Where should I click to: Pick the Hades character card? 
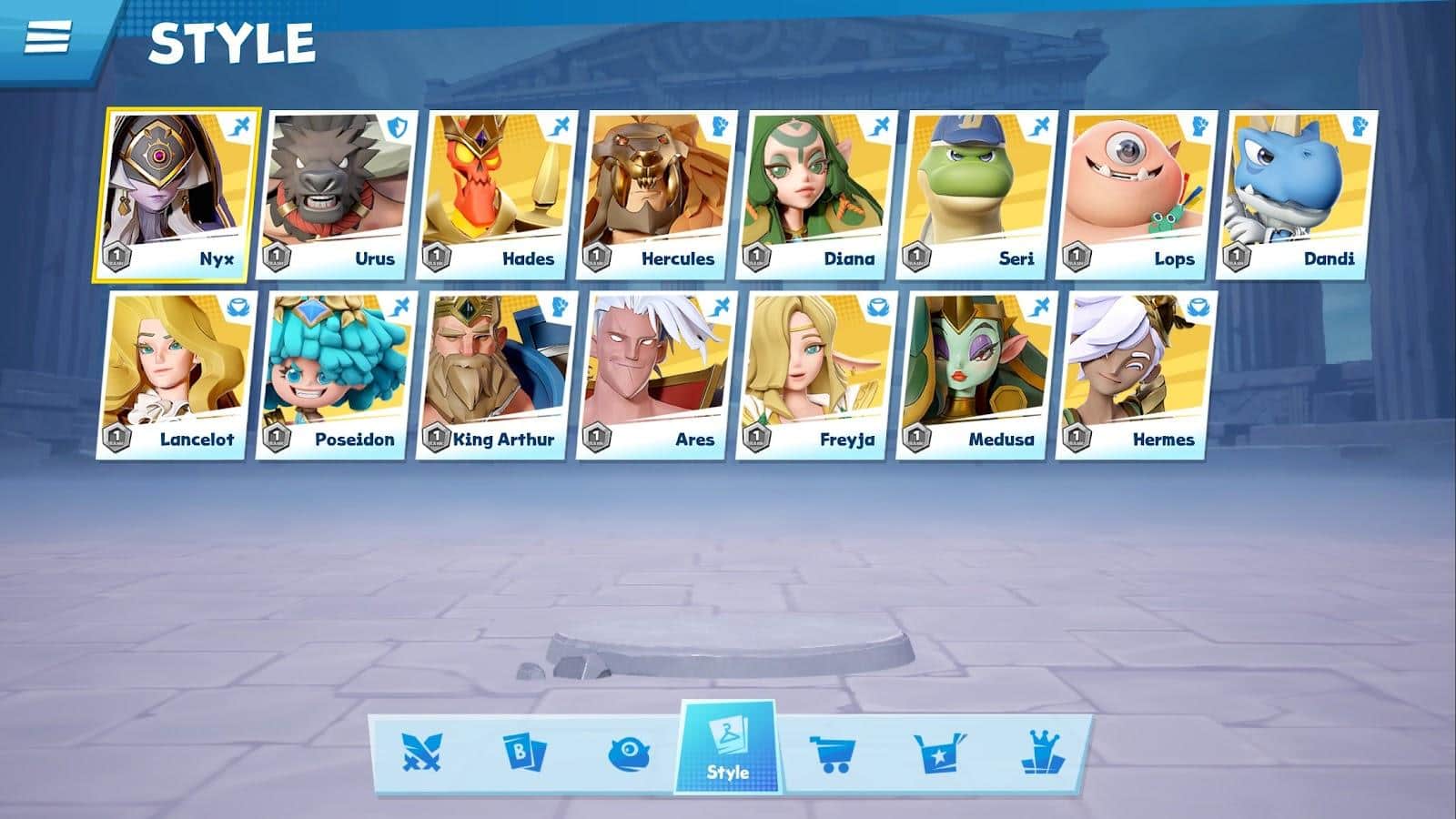tap(497, 195)
